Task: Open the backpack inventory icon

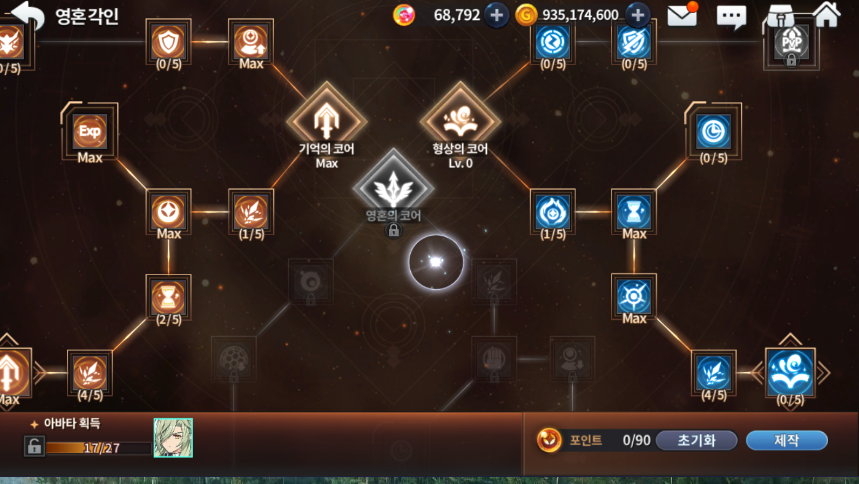Action: click(779, 16)
